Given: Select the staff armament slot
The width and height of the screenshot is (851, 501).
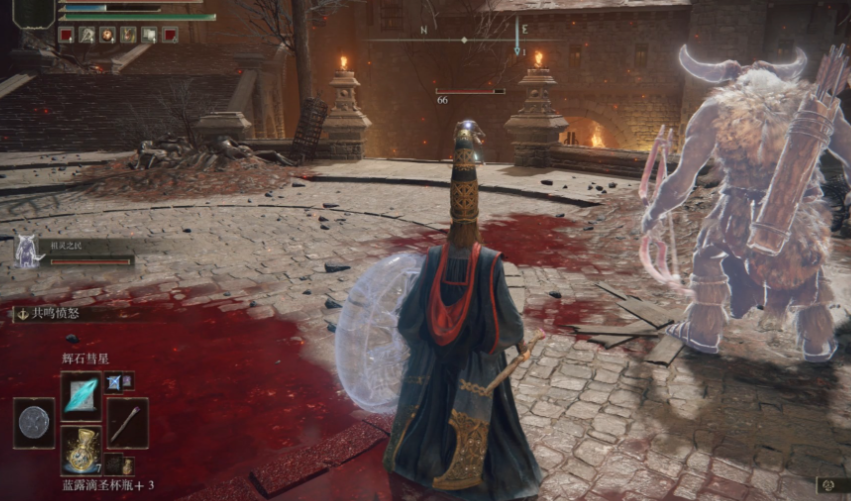Looking at the screenshot, I should point(127,422).
